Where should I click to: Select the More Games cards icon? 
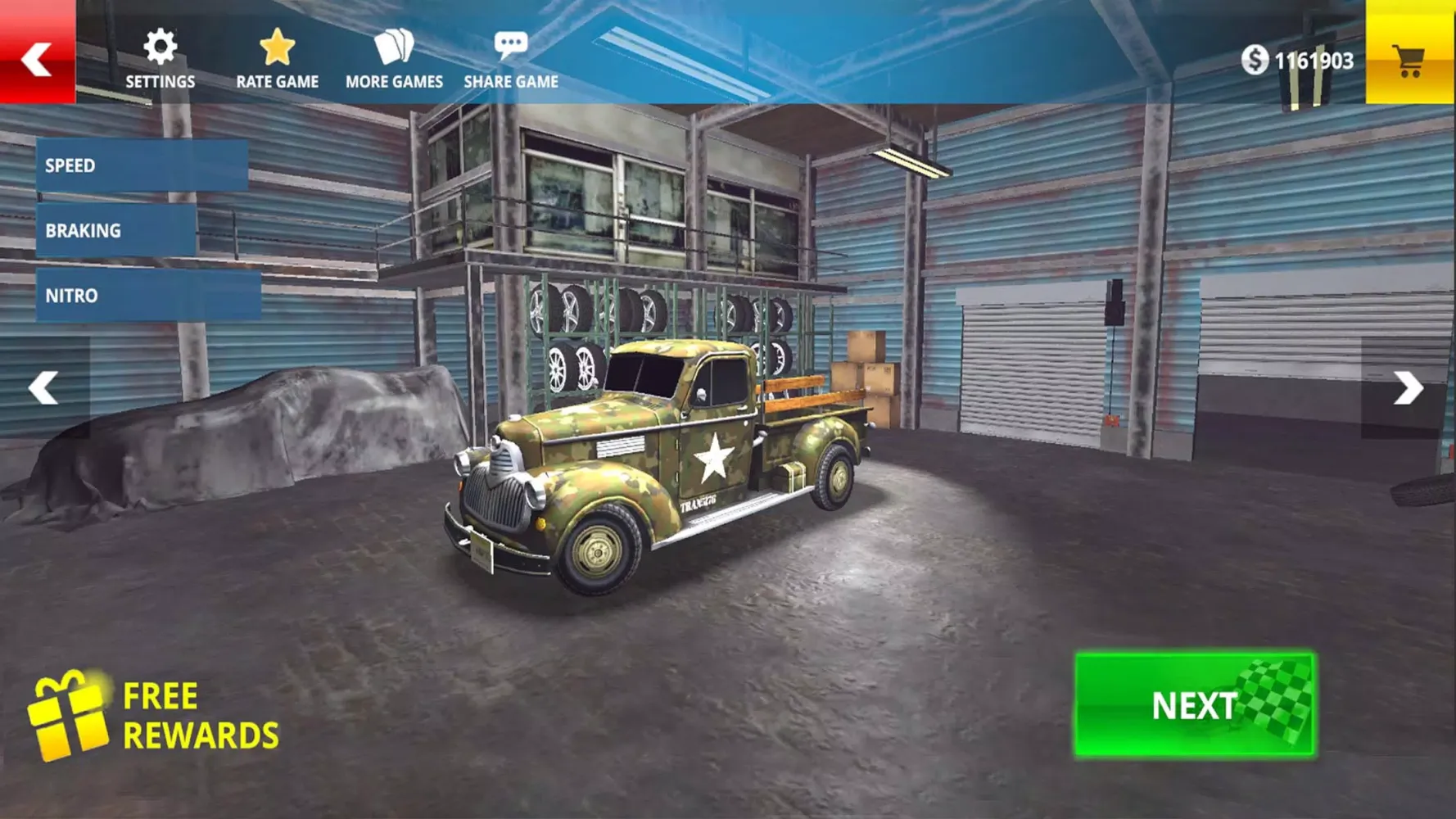click(x=394, y=48)
